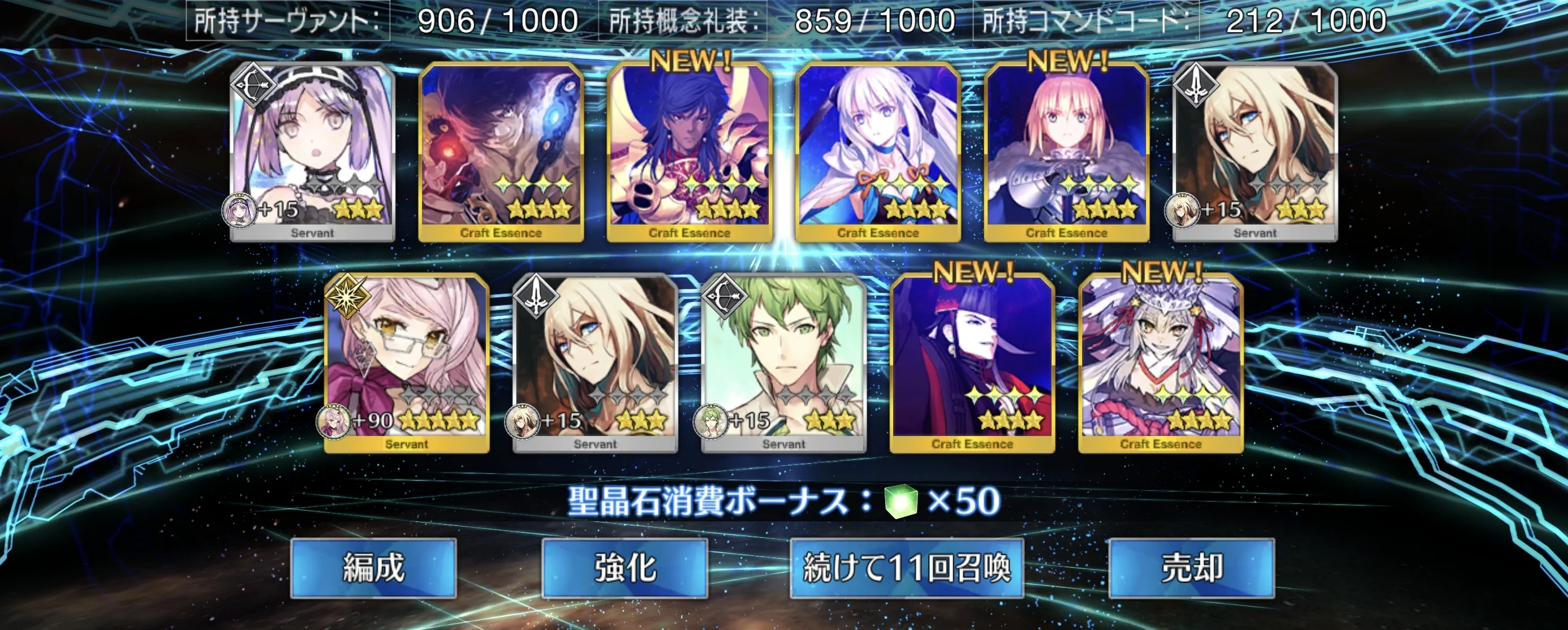Inspect the new white-headdress woman craft essence
The width and height of the screenshot is (1568, 630).
tap(1161, 364)
